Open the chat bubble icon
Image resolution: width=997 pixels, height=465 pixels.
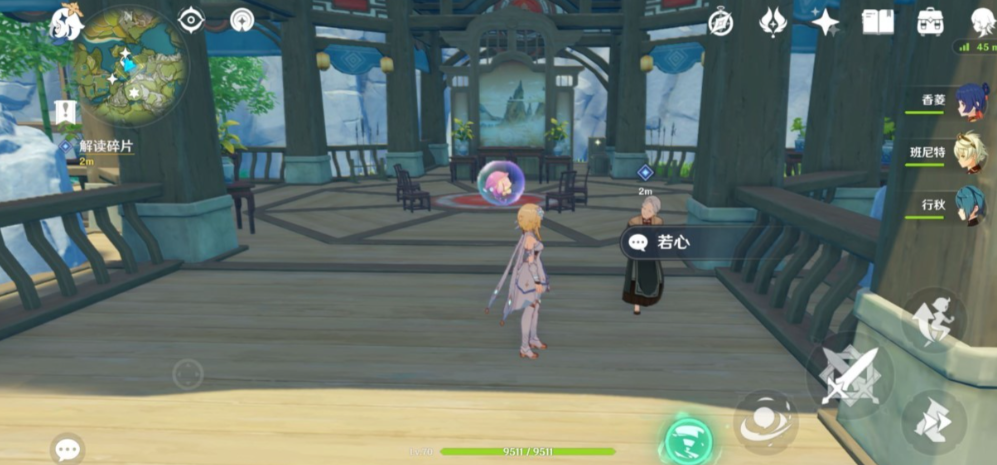click(x=68, y=449)
